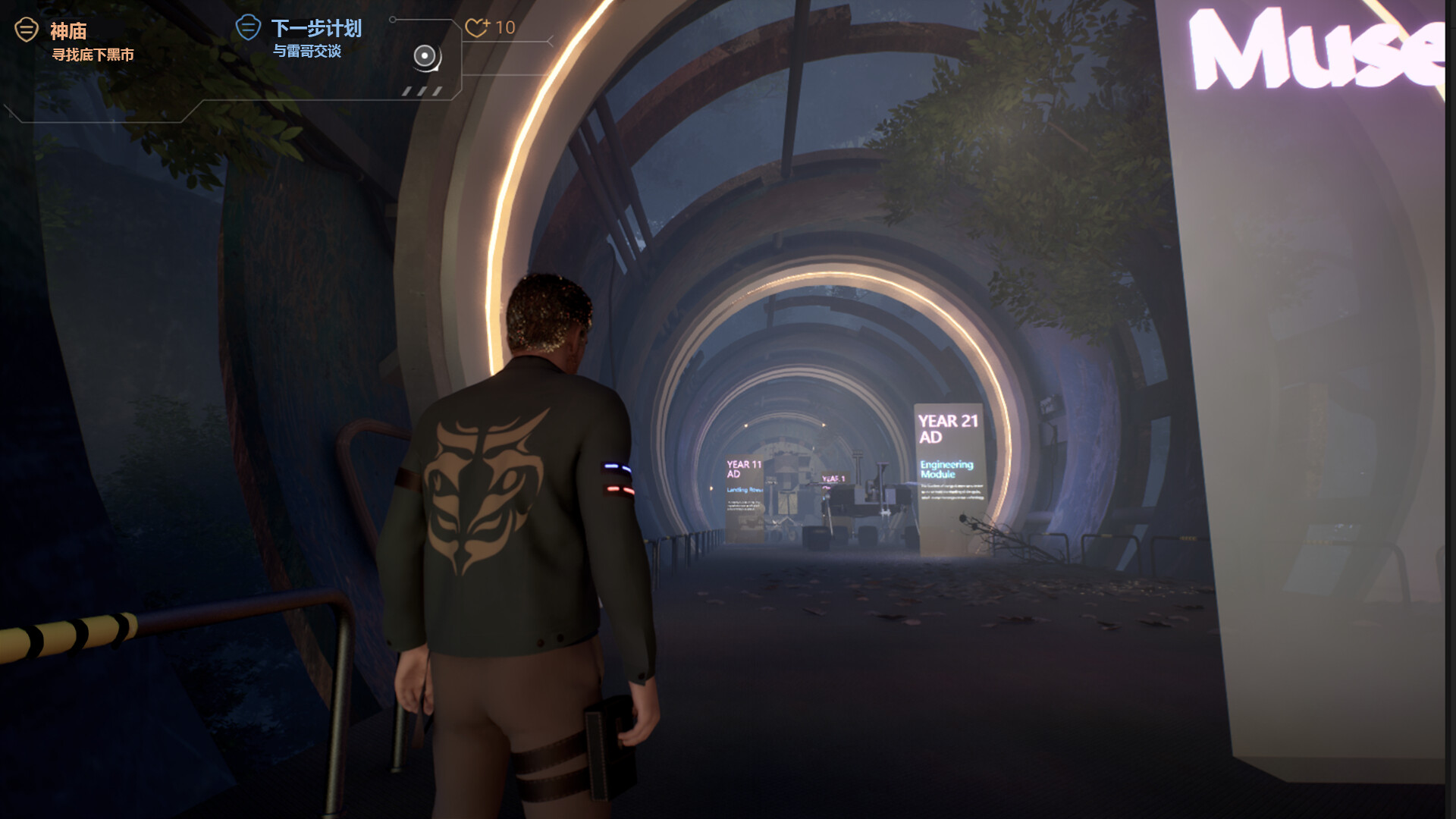This screenshot has height=819, width=1456.
Task: Expand the 与雷哥交谈 sub-objective
Action: coord(309,52)
